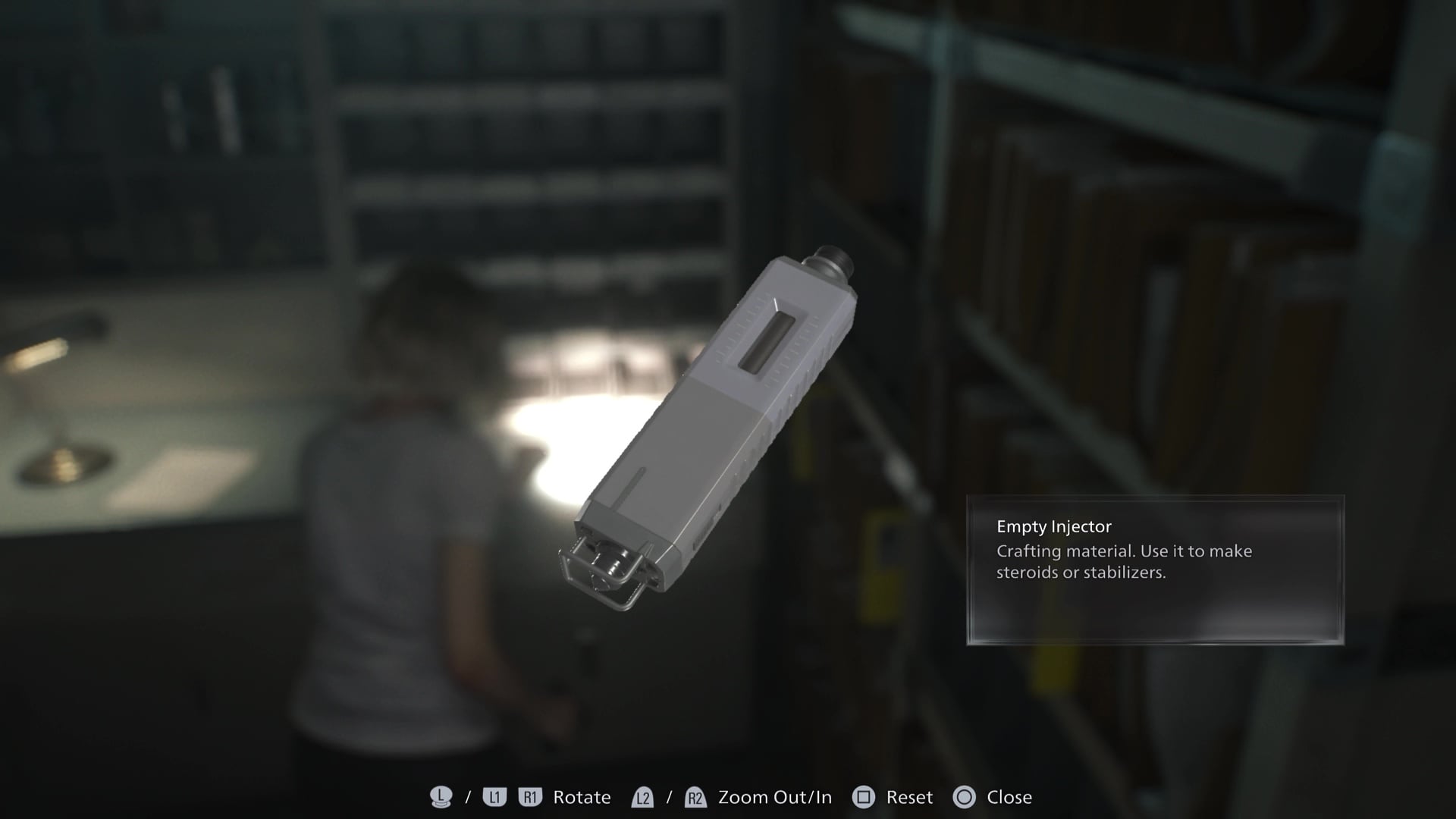Select the L1 shoulder button icon

pyautogui.click(x=494, y=797)
